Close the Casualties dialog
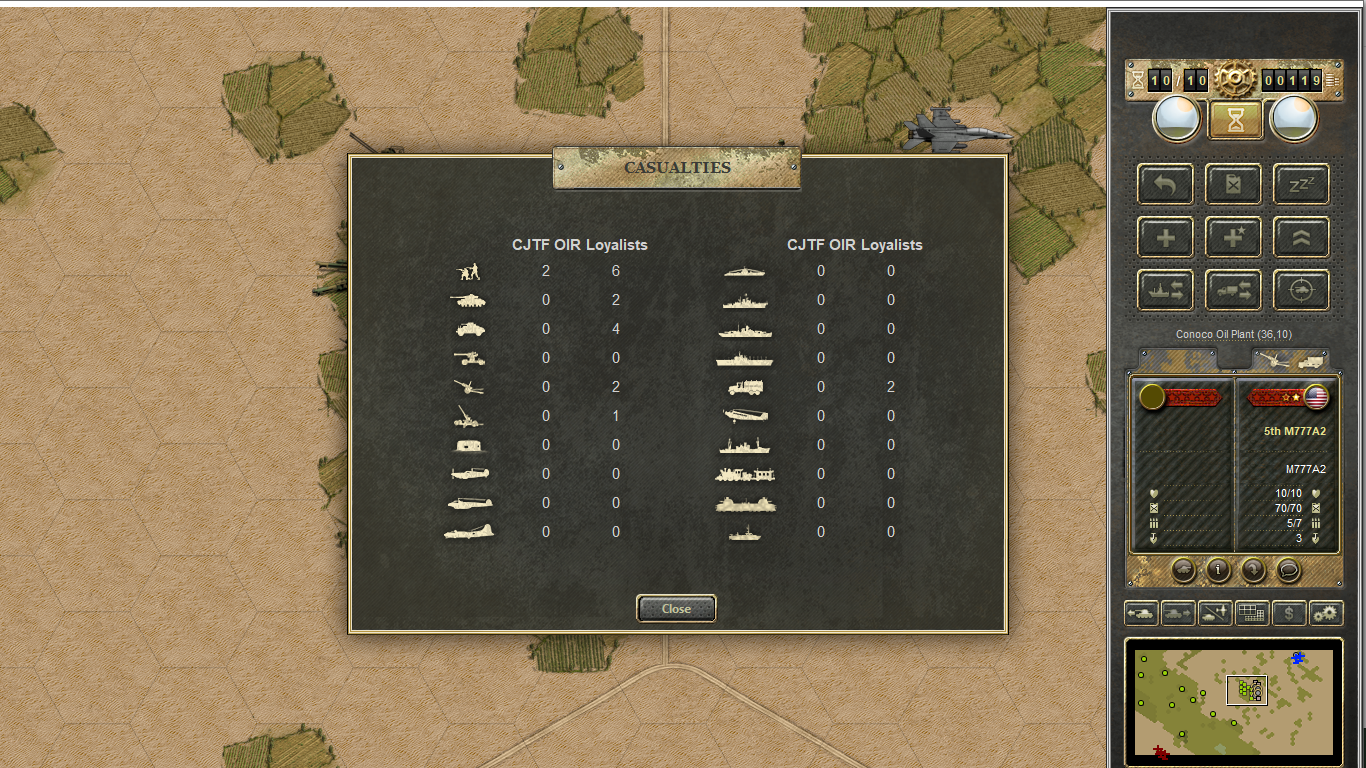Viewport: 1366px width, 768px height. click(676, 608)
